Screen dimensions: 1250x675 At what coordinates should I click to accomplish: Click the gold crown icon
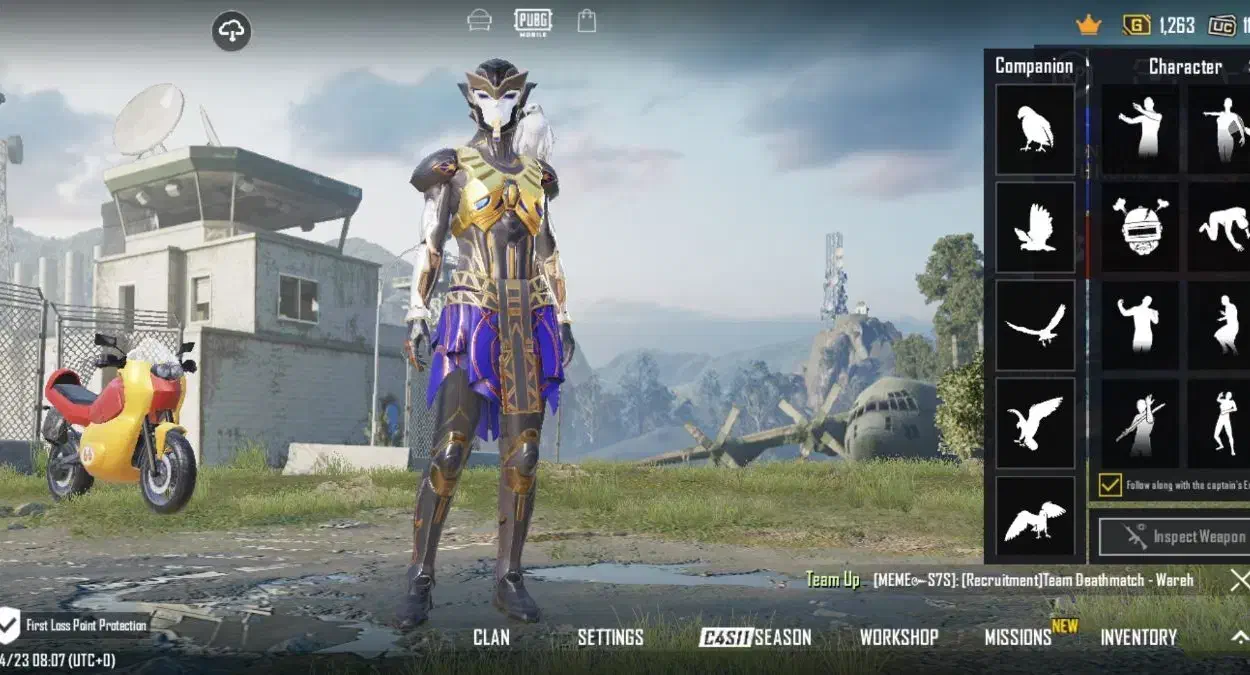tap(1088, 25)
